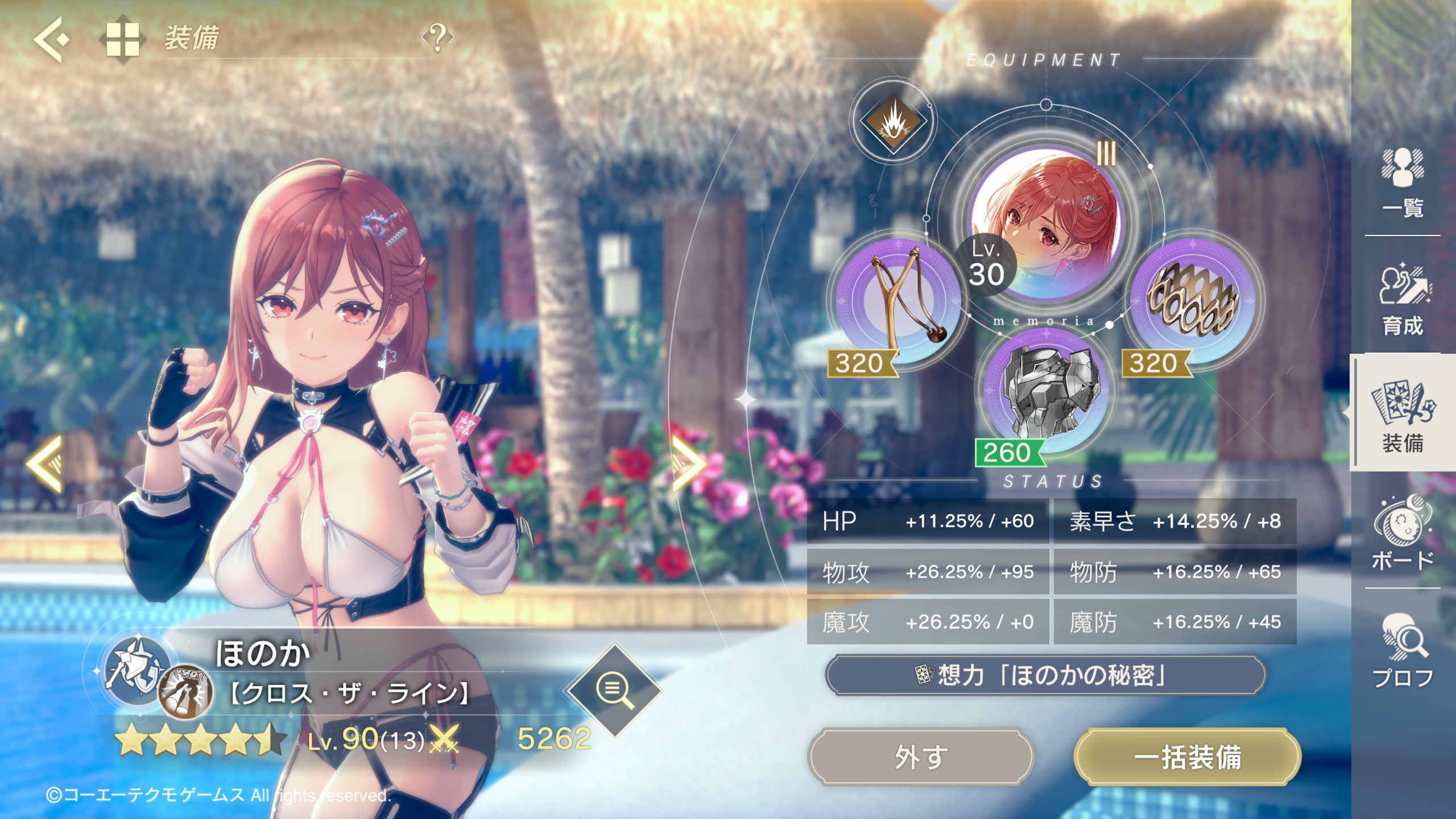The height and width of the screenshot is (819, 1456).
Task: Tap the flame burst attribute icon
Action: (894, 121)
